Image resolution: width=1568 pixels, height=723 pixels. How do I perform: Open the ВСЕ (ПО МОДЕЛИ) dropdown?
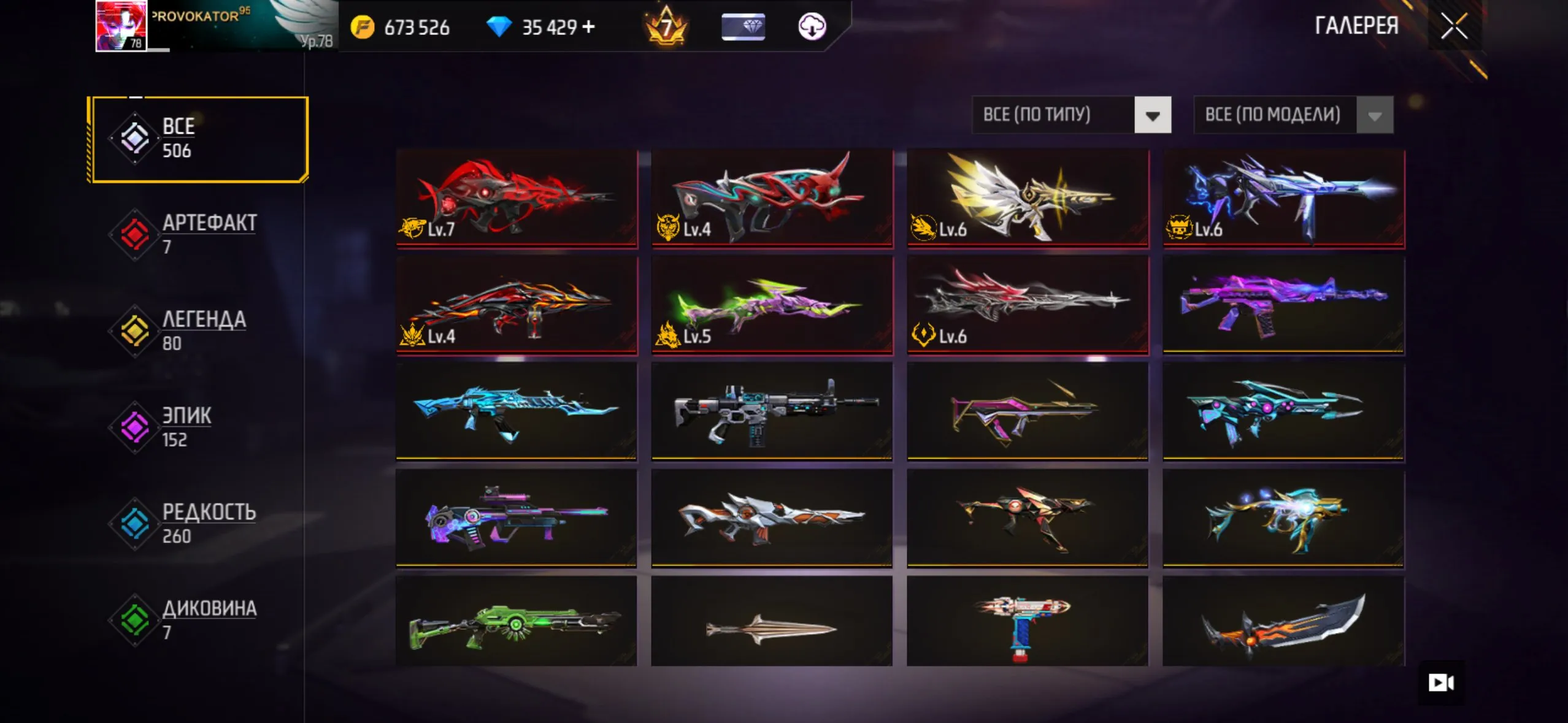[1282, 115]
